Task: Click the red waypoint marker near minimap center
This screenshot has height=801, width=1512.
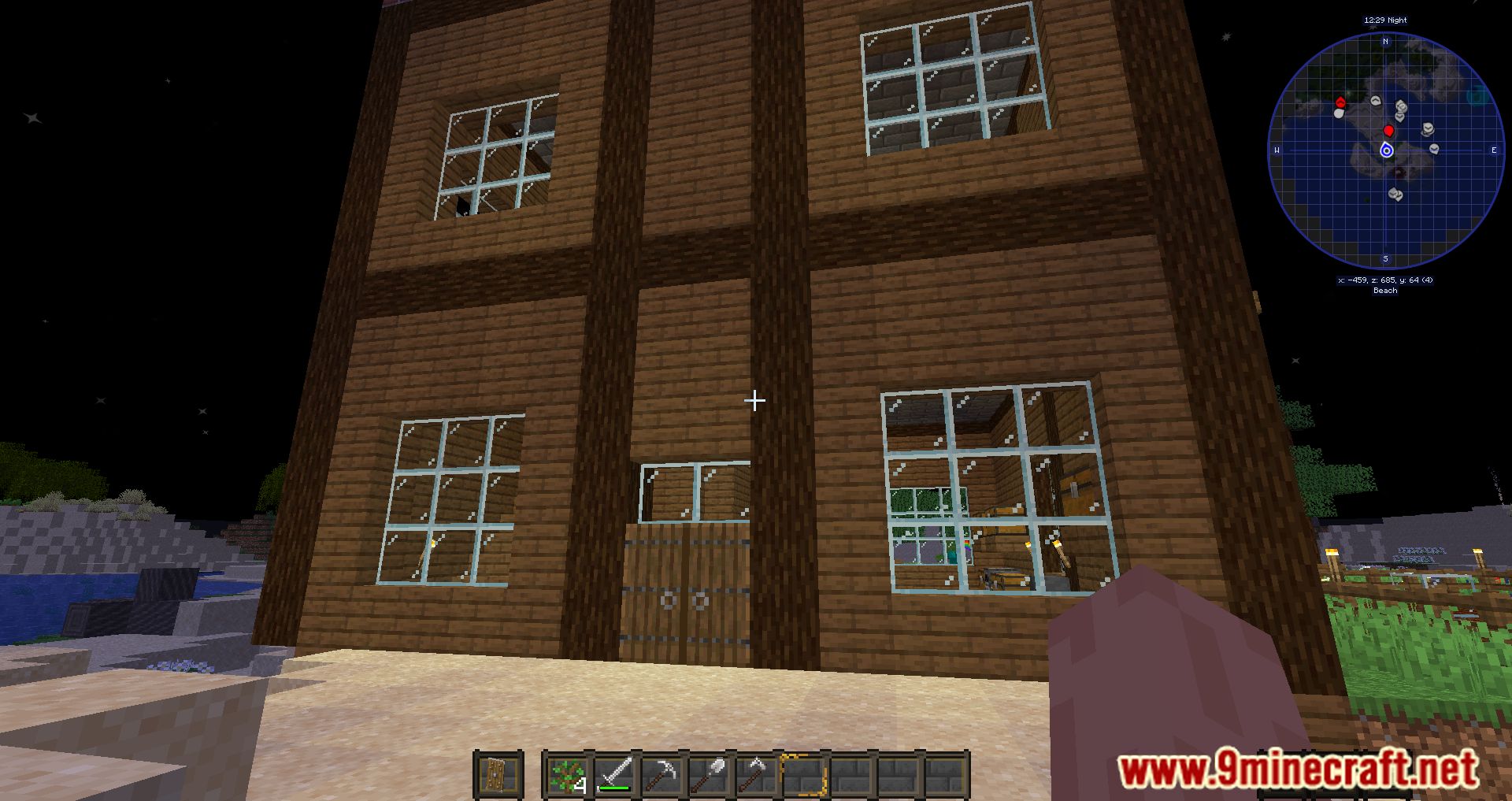Action: [x=1389, y=131]
